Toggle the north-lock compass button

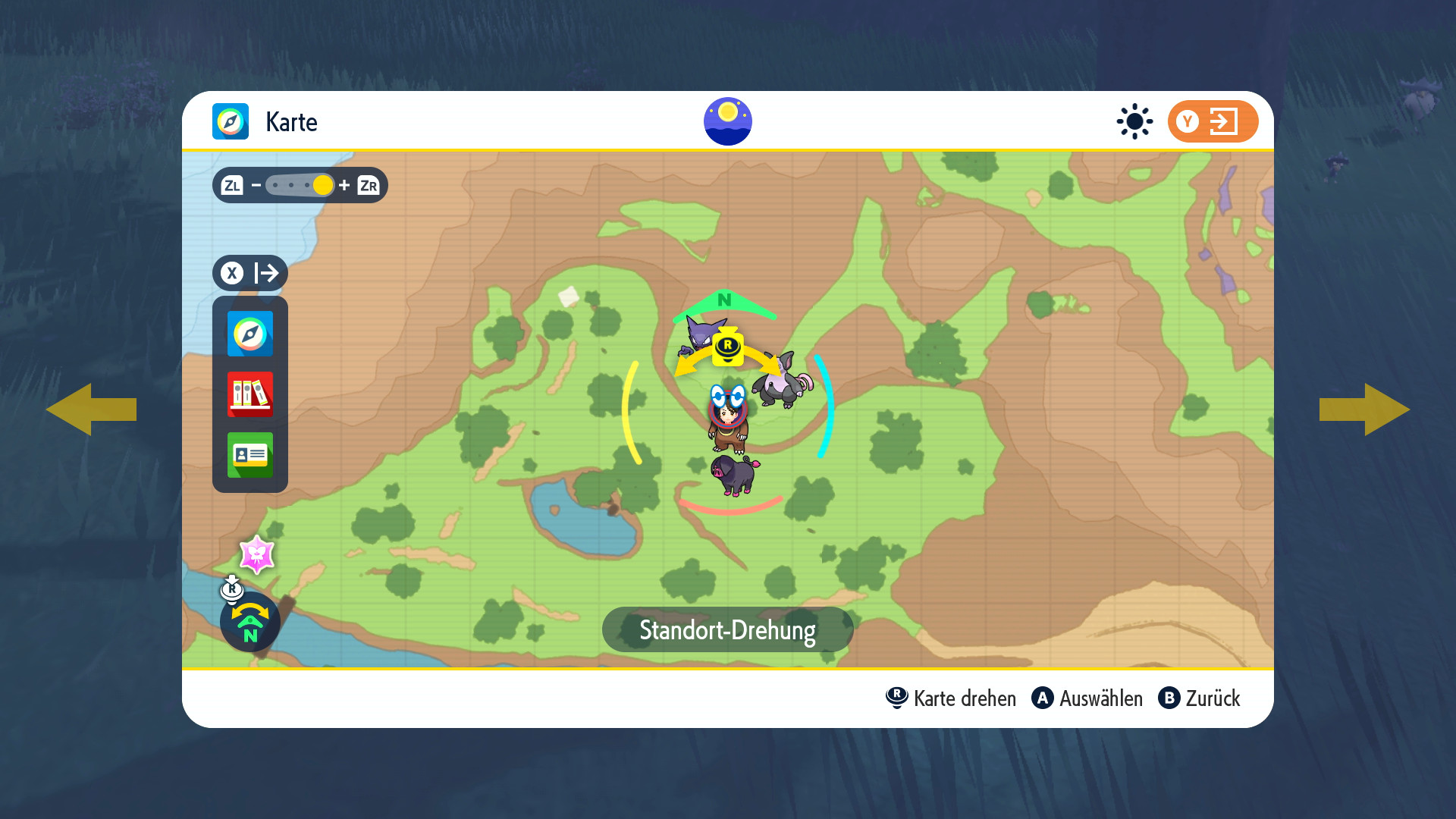point(250,622)
